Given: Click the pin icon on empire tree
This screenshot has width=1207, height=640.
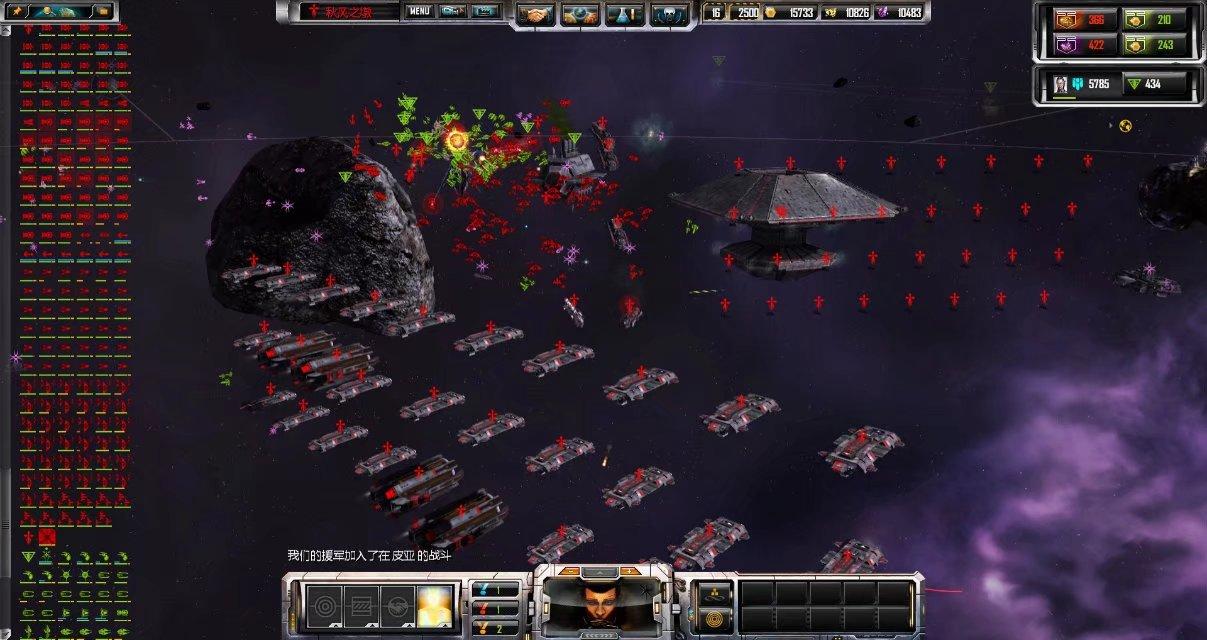Looking at the screenshot, I should point(17,11).
